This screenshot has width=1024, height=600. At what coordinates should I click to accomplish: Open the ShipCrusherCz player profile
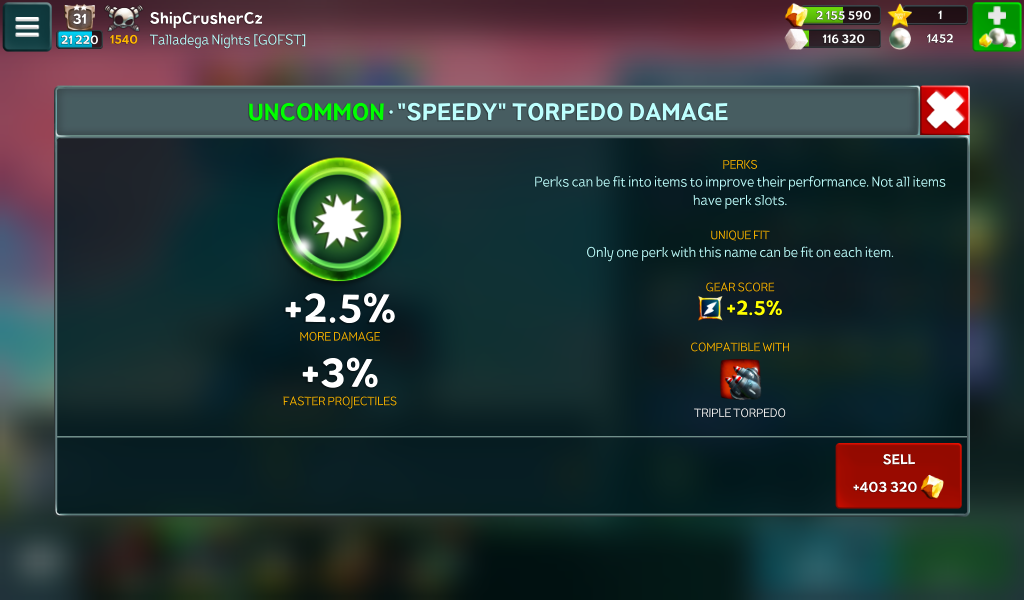(206, 18)
